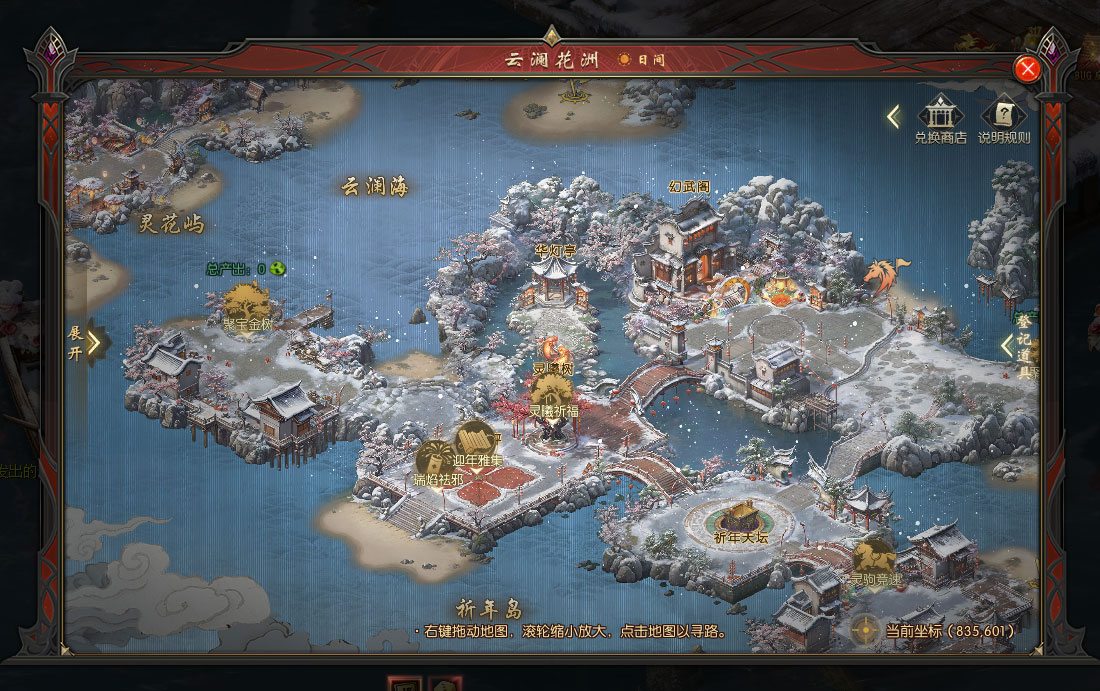Viewport: 1100px width, 691px height.
Task: Open the 兑换商店 exchange shop
Action: point(940,115)
